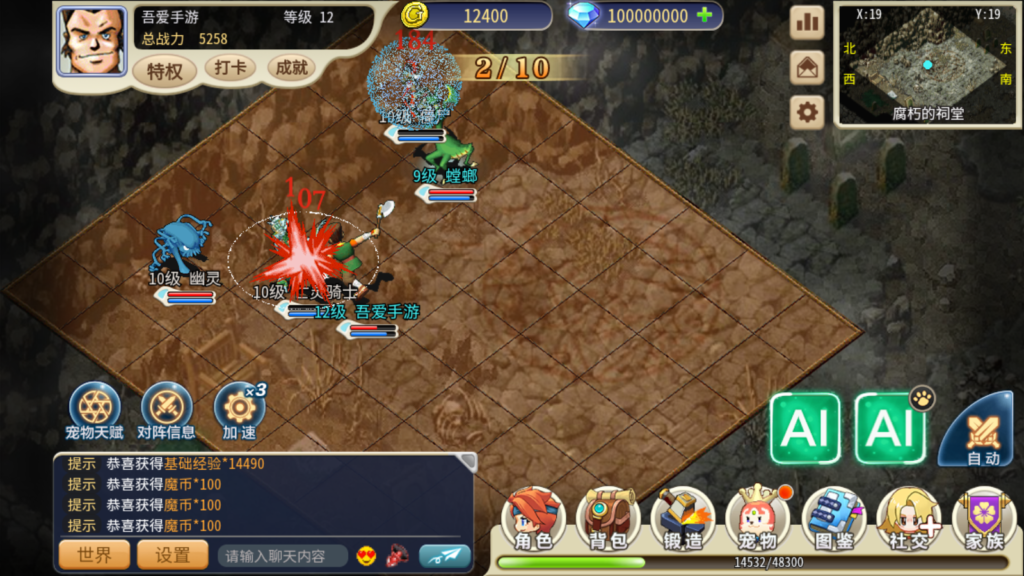Open the mail envelope icon

coord(807,68)
